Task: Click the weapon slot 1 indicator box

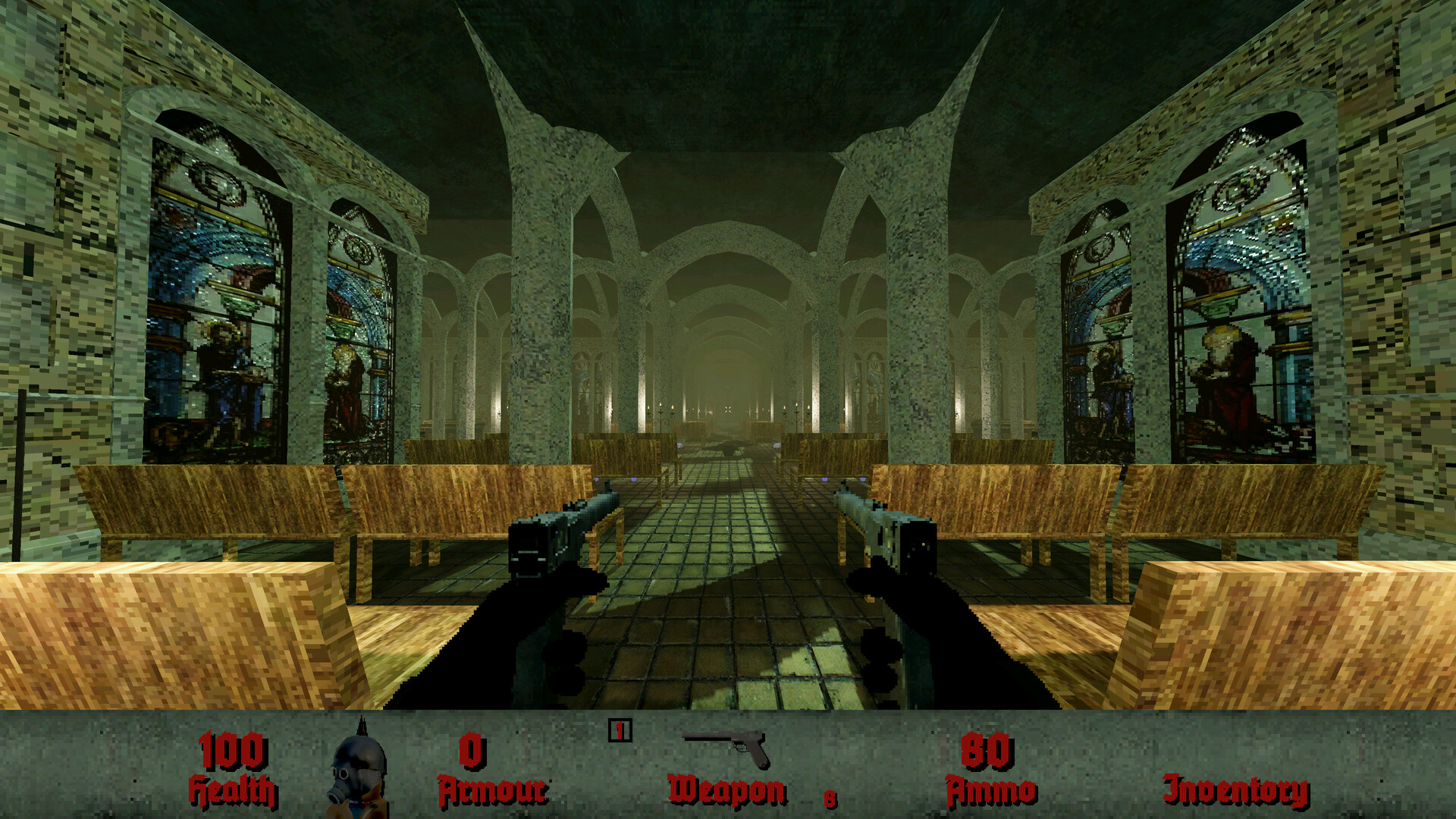Action: point(621,730)
